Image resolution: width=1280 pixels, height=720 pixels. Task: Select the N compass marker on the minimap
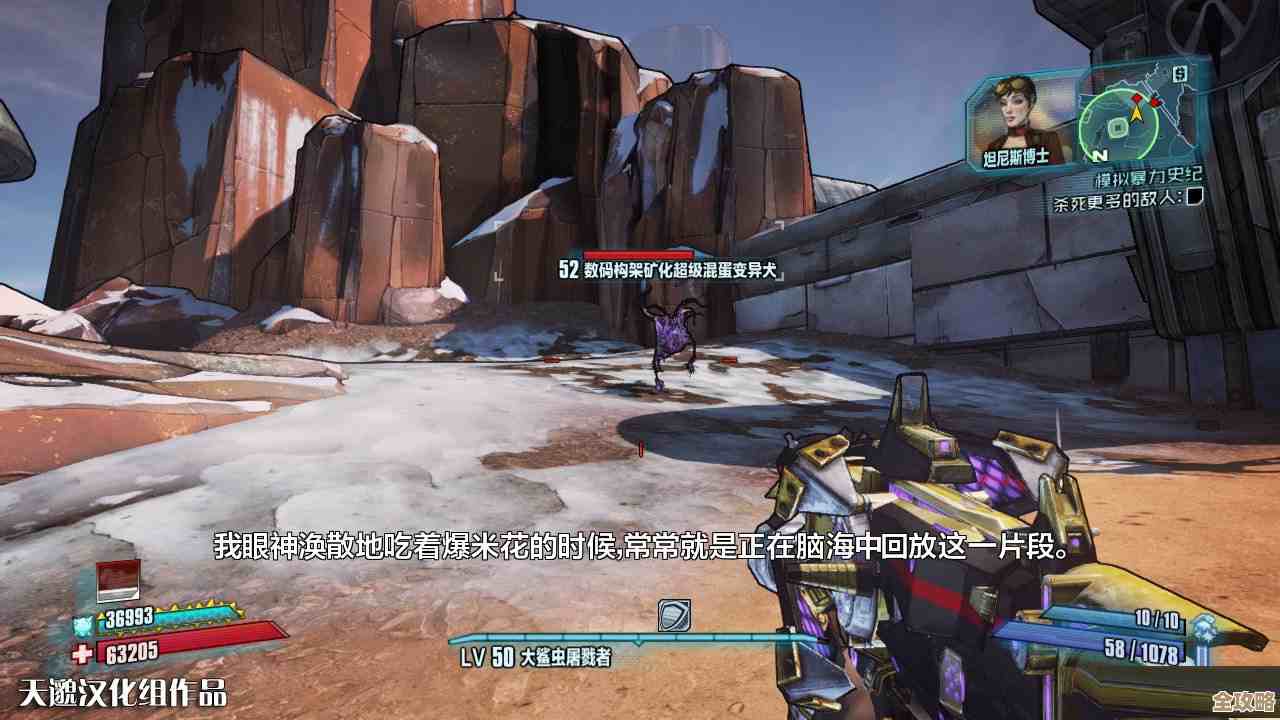click(1099, 154)
